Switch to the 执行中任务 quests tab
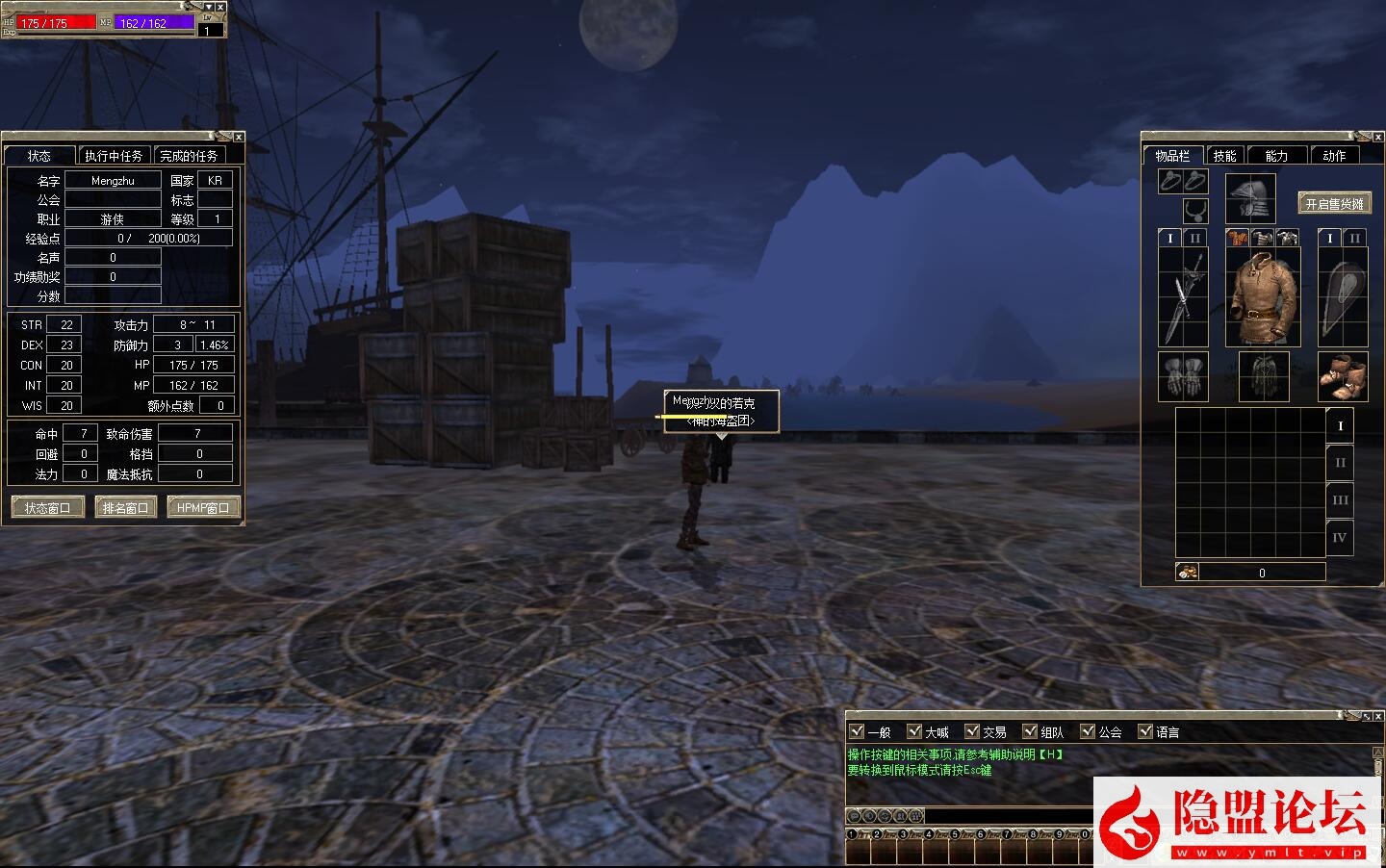The width and height of the screenshot is (1386, 868). pos(114,156)
